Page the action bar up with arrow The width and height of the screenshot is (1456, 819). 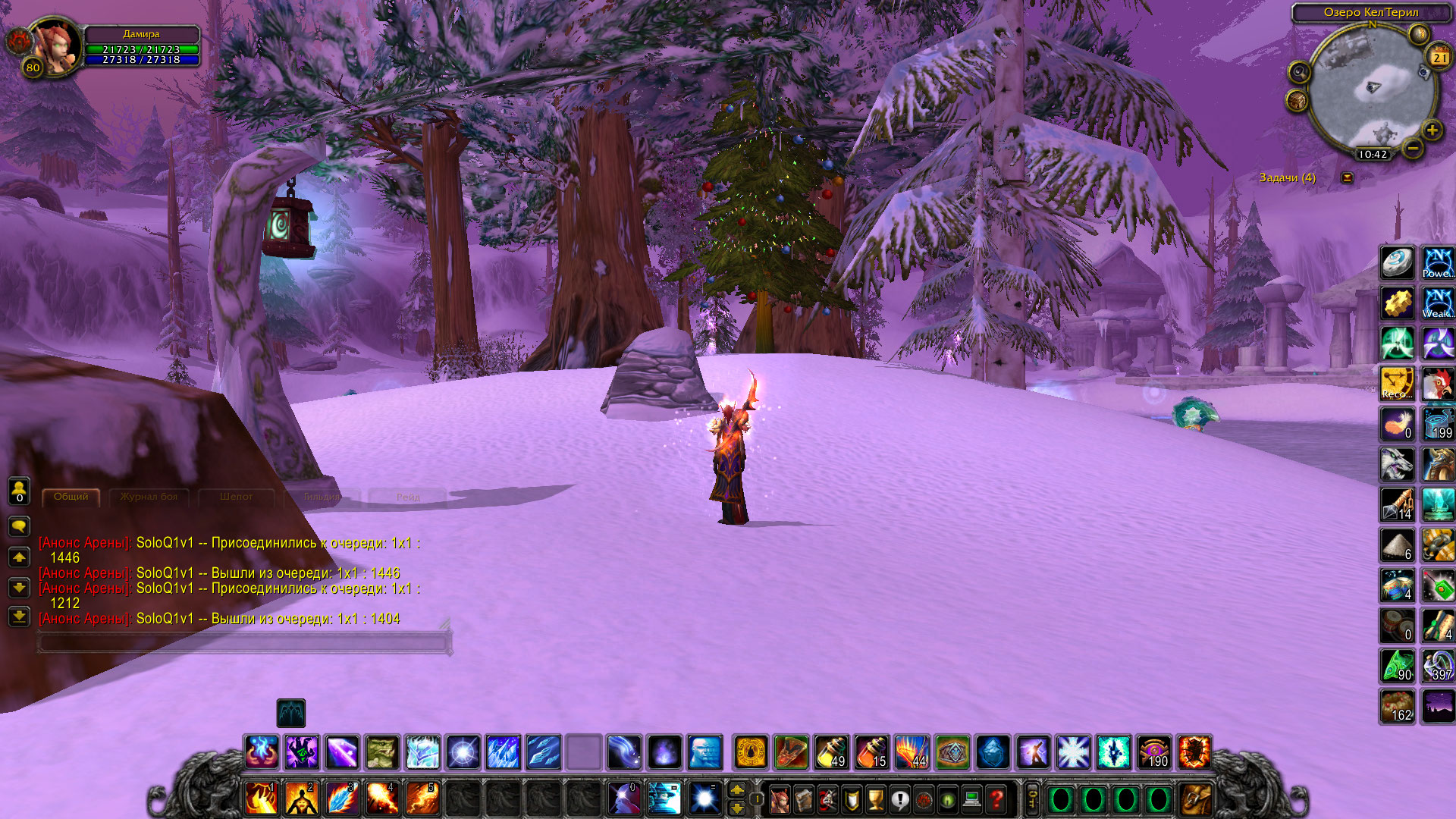click(x=737, y=790)
